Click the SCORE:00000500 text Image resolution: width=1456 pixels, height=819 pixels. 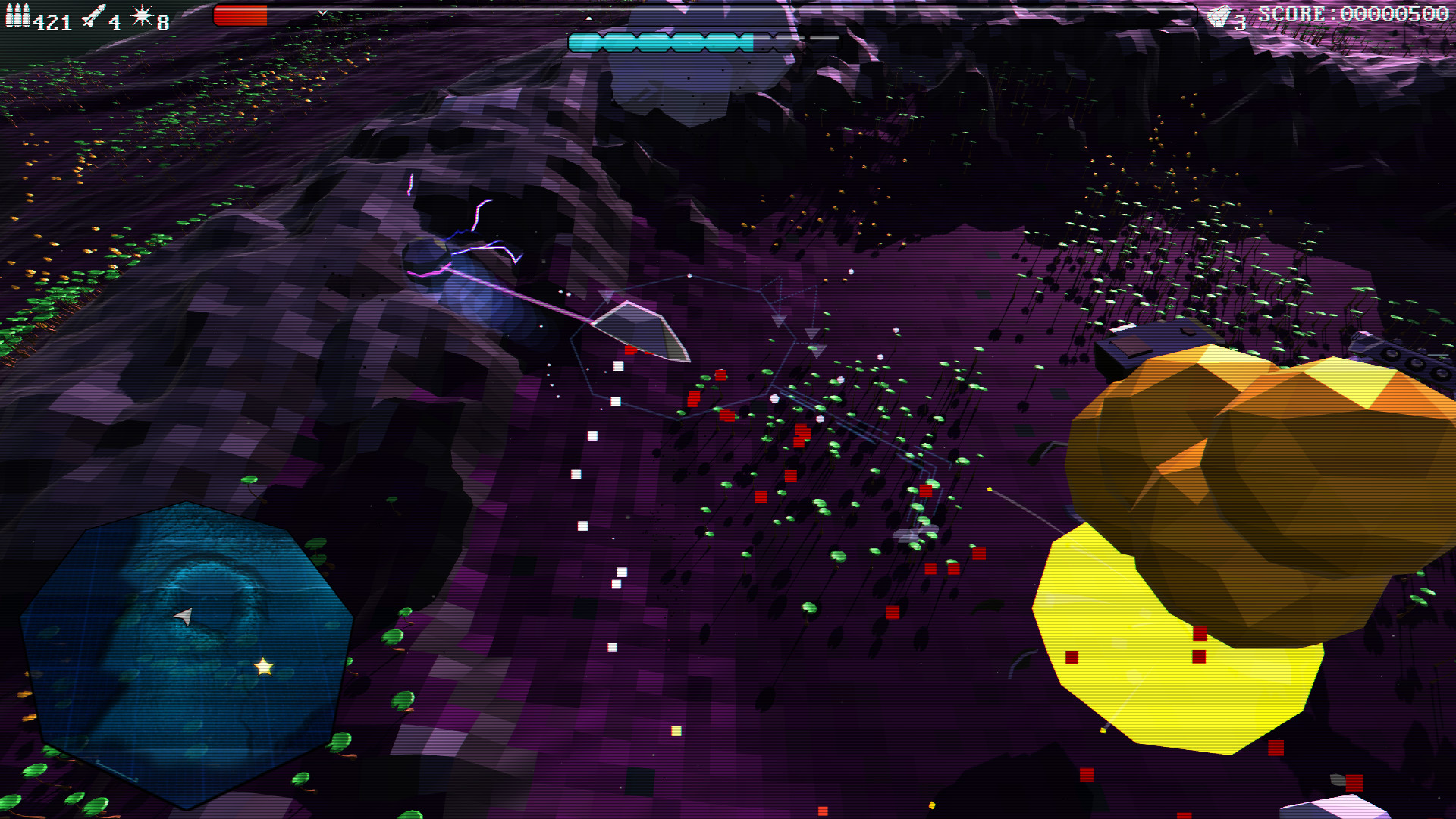click(x=1354, y=11)
